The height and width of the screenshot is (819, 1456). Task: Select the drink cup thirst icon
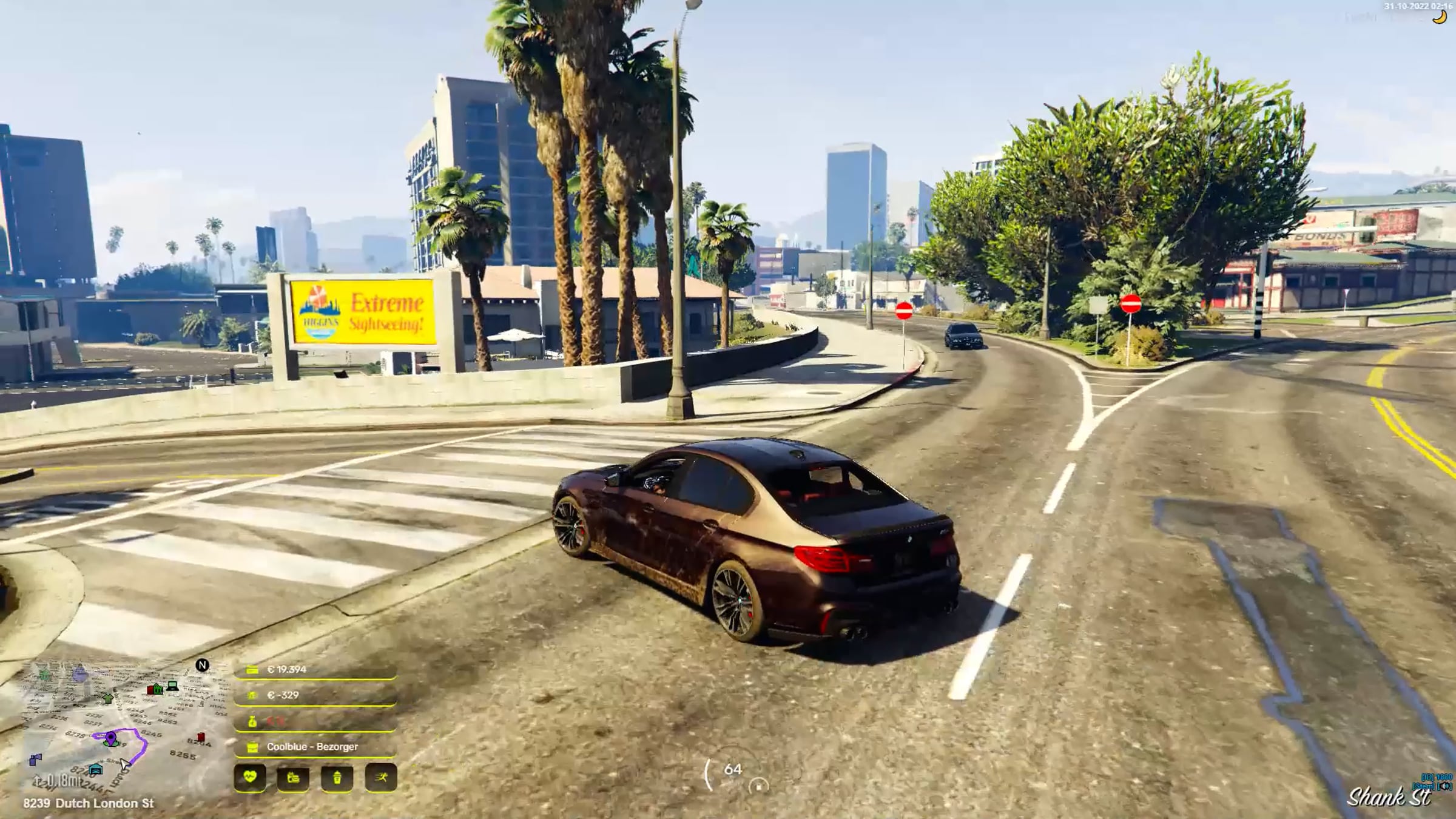pyautogui.click(x=337, y=777)
